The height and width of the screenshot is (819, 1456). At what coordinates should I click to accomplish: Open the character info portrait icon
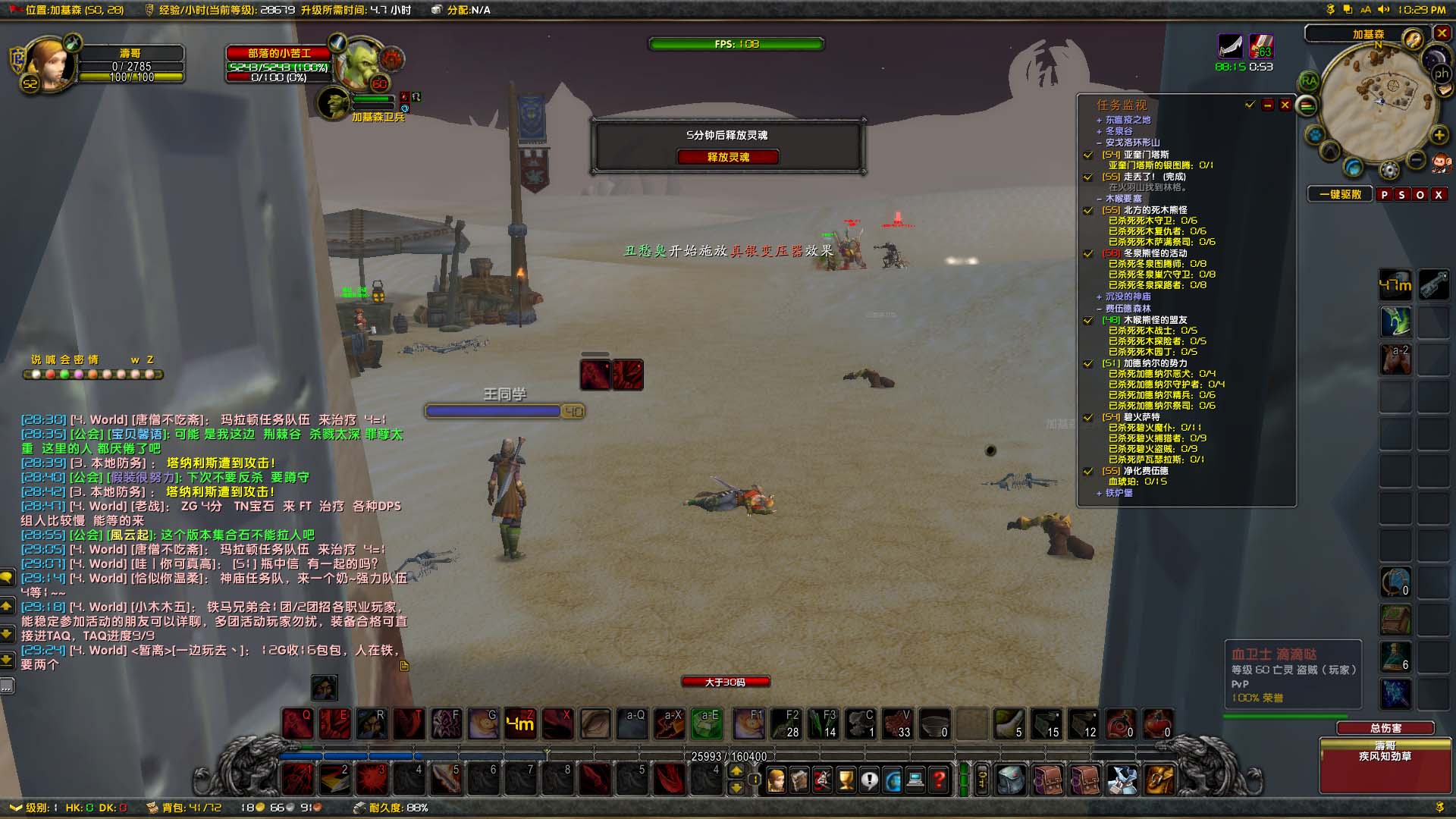[777, 780]
